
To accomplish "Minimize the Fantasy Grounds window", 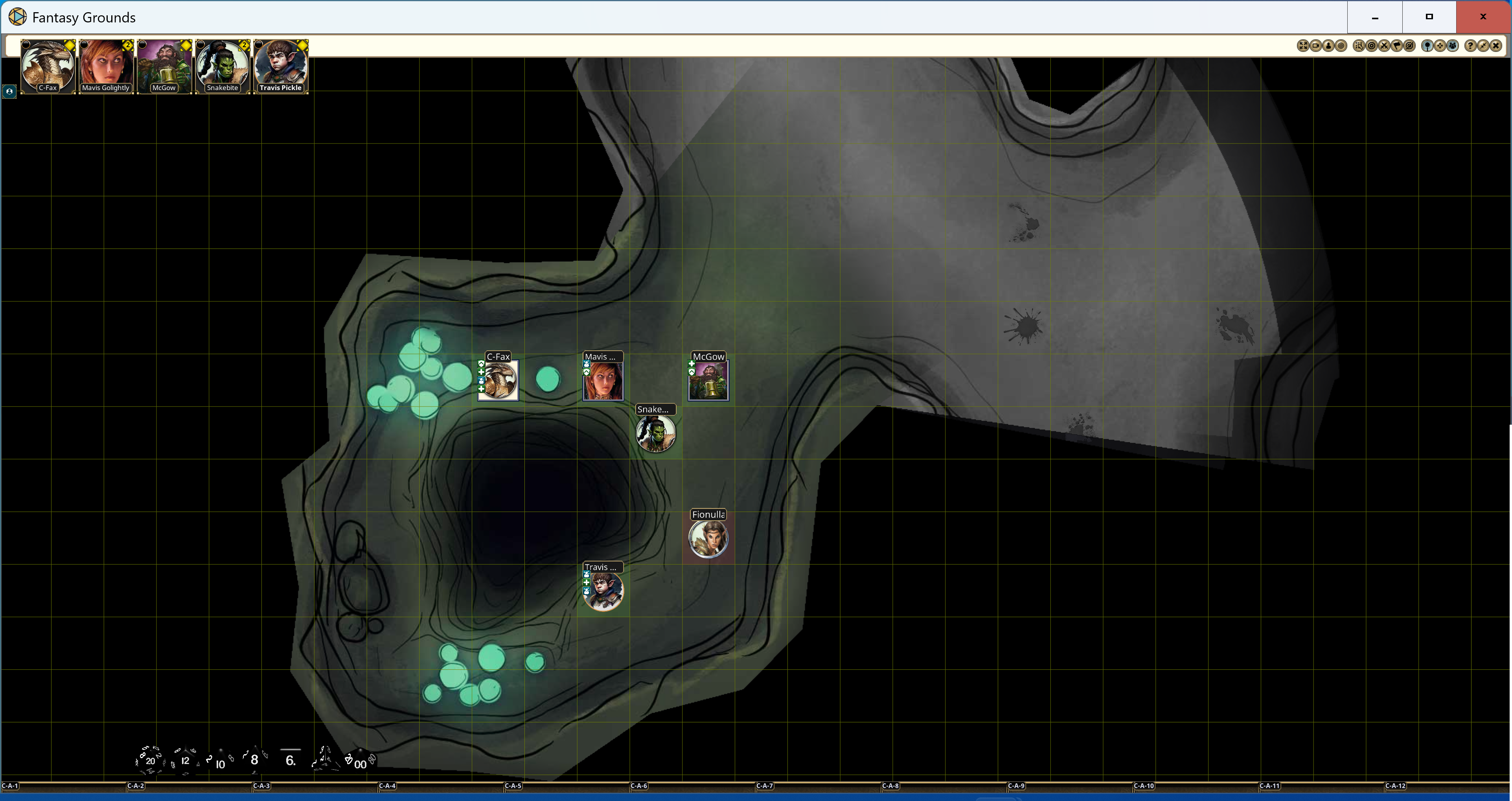I will pos(1375,17).
